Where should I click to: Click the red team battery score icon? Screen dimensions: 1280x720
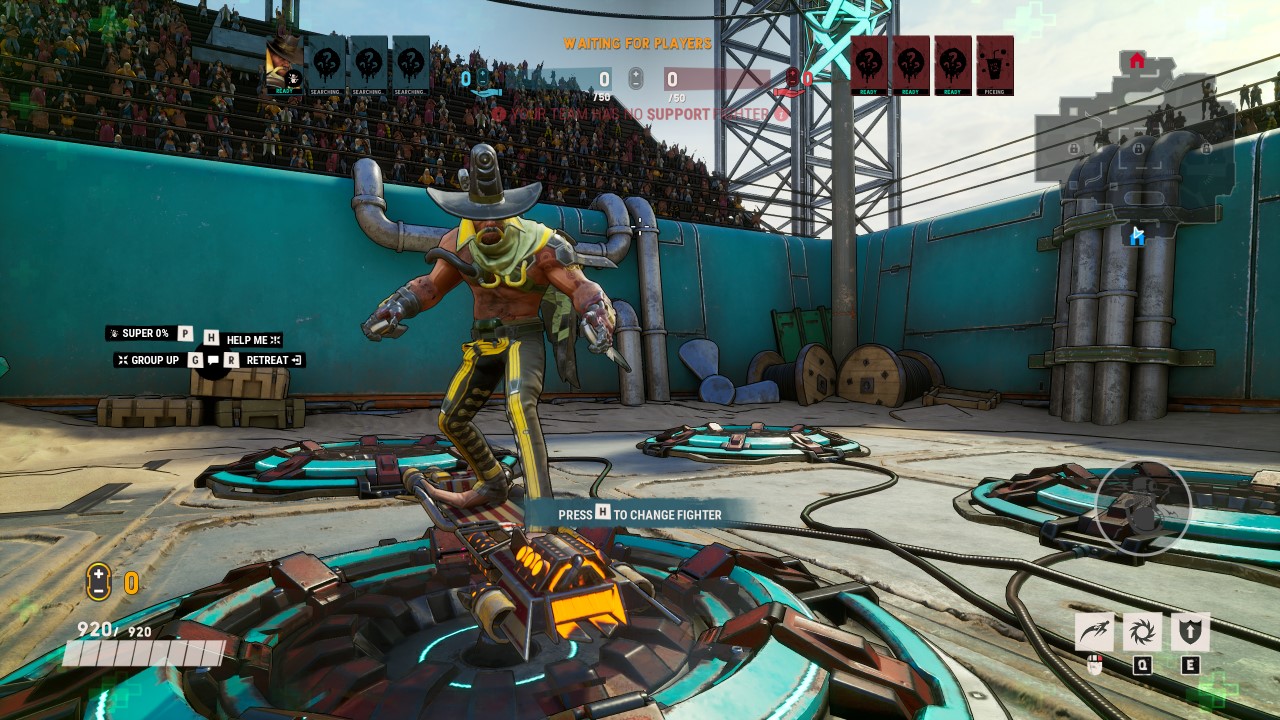point(793,80)
